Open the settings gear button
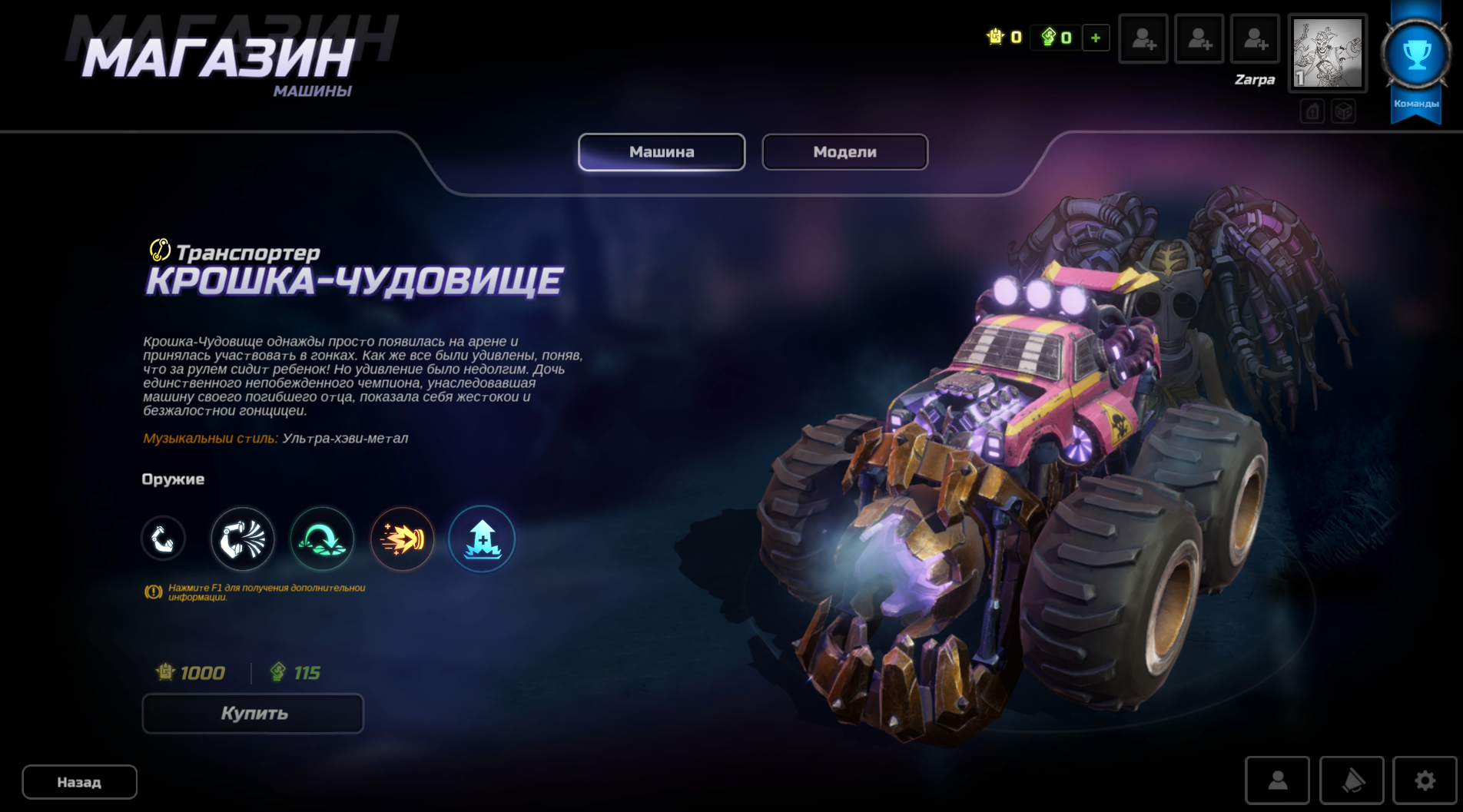Screen dimensions: 1463x812 pos(1425,781)
